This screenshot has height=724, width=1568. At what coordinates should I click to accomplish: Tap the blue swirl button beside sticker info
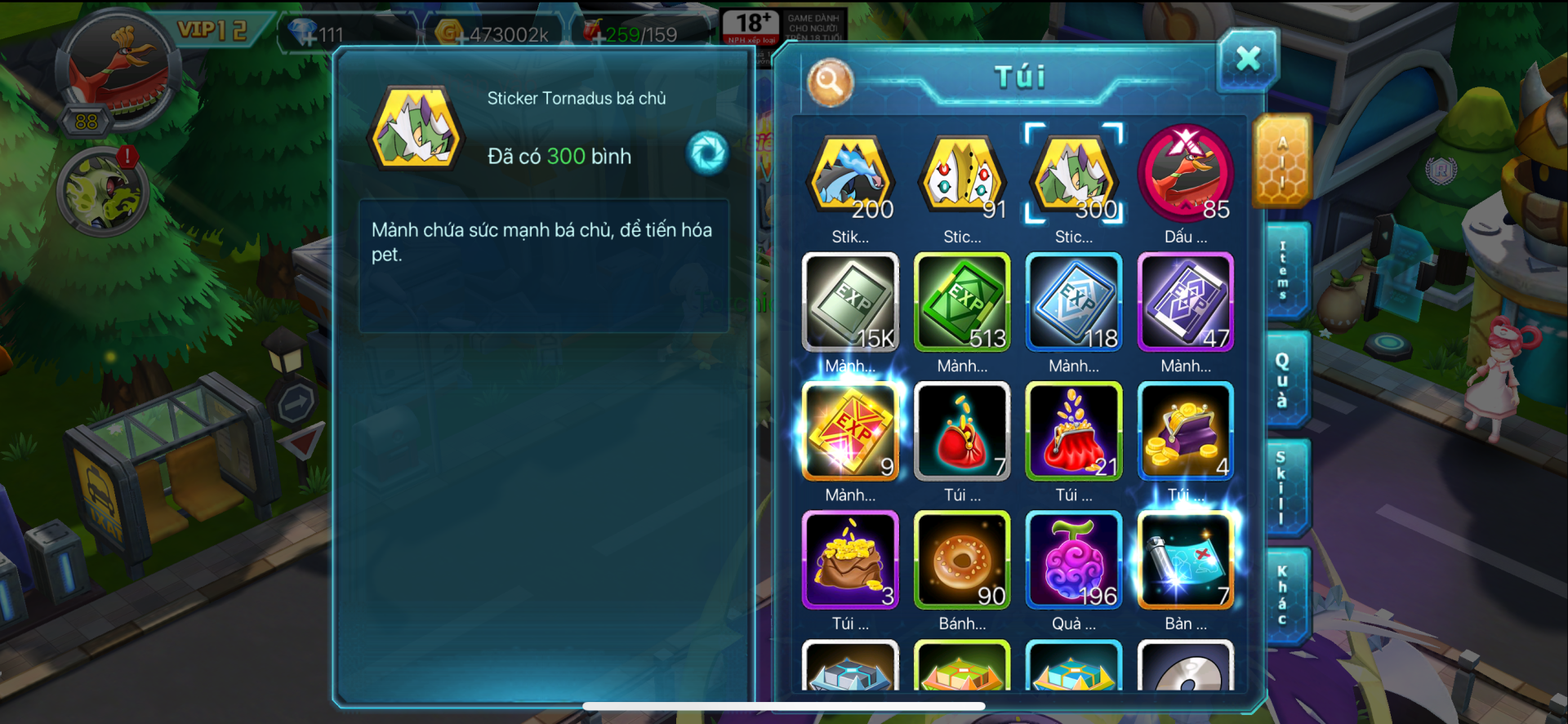pos(707,153)
